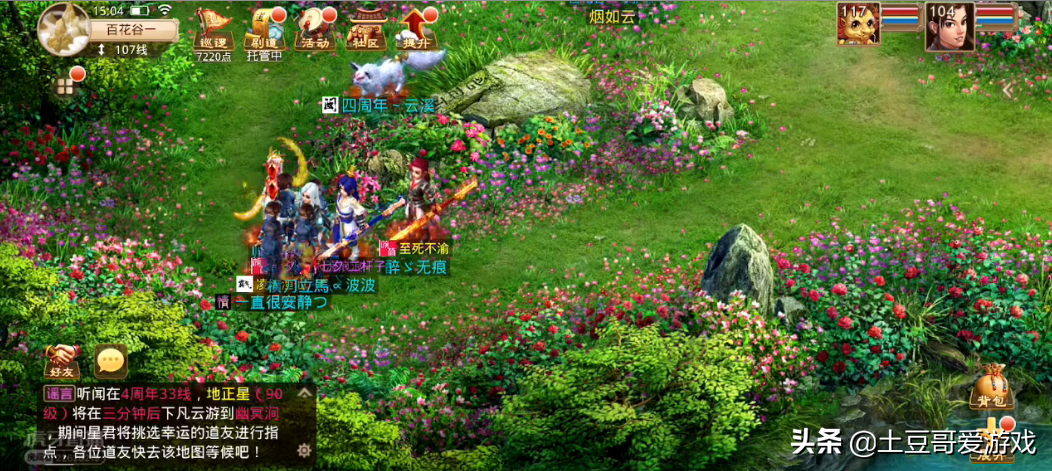Select the level 104 character portrait
Image resolution: width=1052 pixels, height=471 pixels.
pyautogui.click(x=949, y=25)
